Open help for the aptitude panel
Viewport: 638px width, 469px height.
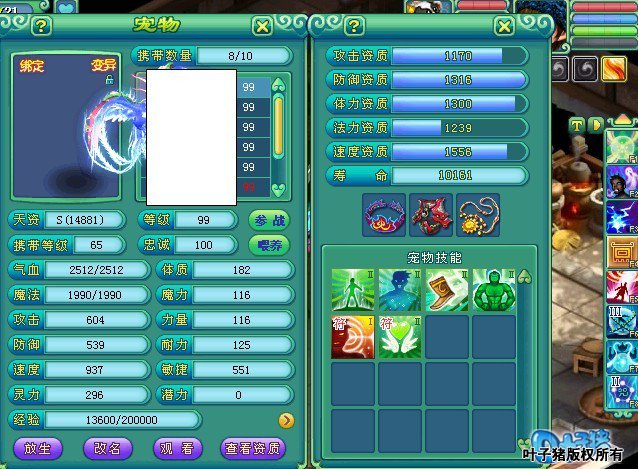(x=354, y=25)
